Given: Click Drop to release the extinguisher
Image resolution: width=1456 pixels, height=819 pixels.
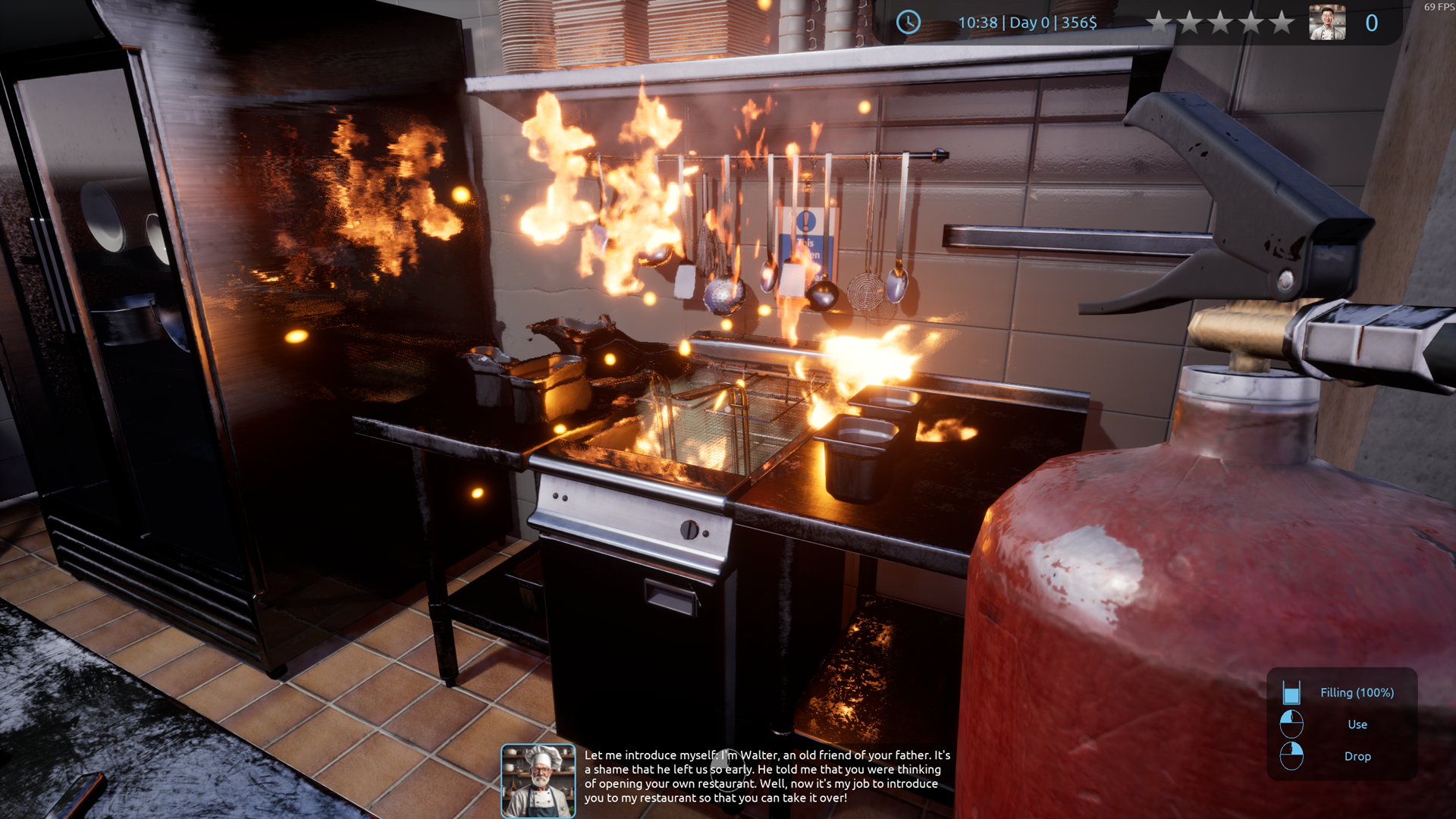Looking at the screenshot, I should pyautogui.click(x=1357, y=756).
